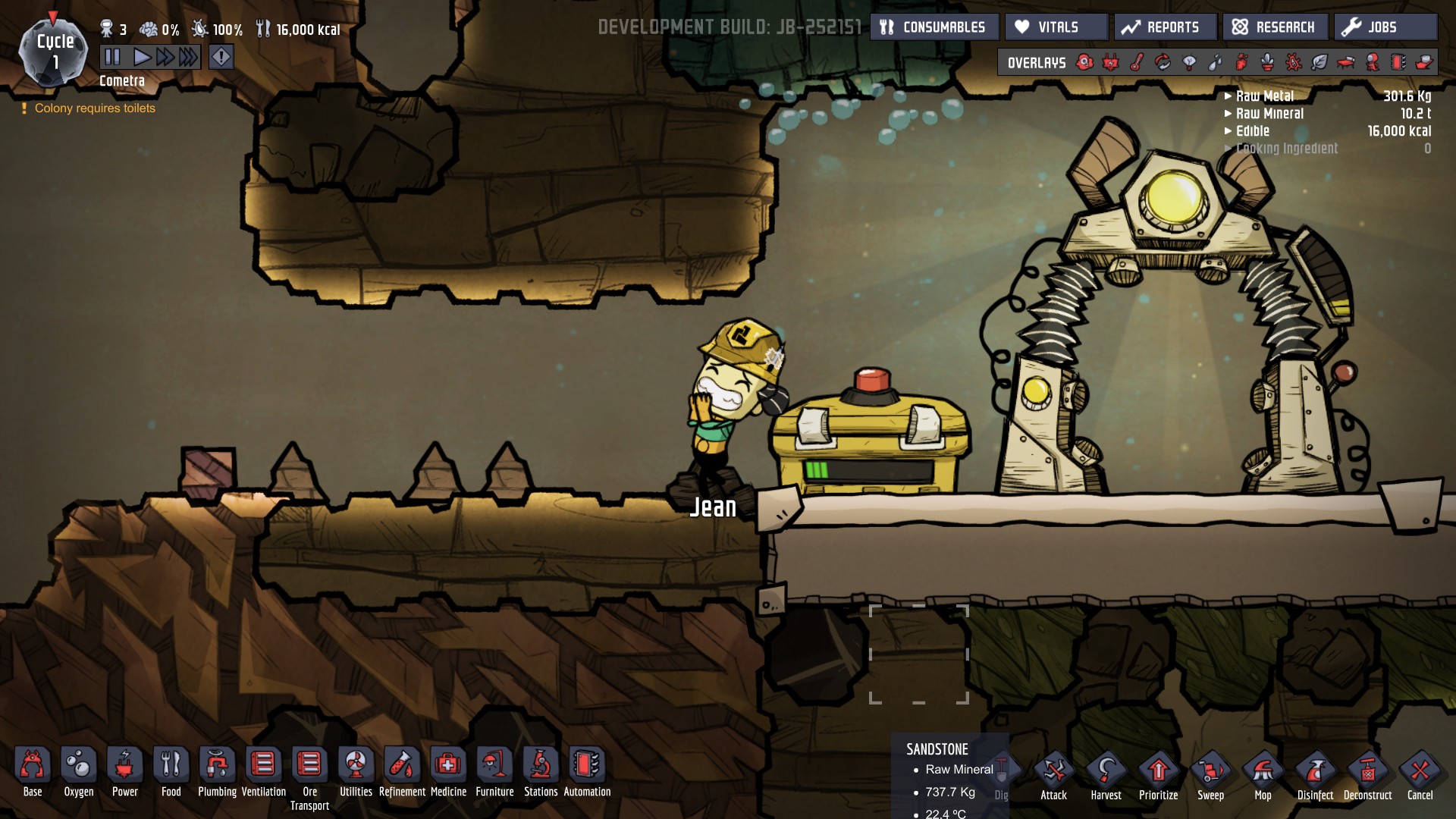Image resolution: width=1456 pixels, height=819 pixels.
Task: Toggle the red alert button
Action: point(221,57)
